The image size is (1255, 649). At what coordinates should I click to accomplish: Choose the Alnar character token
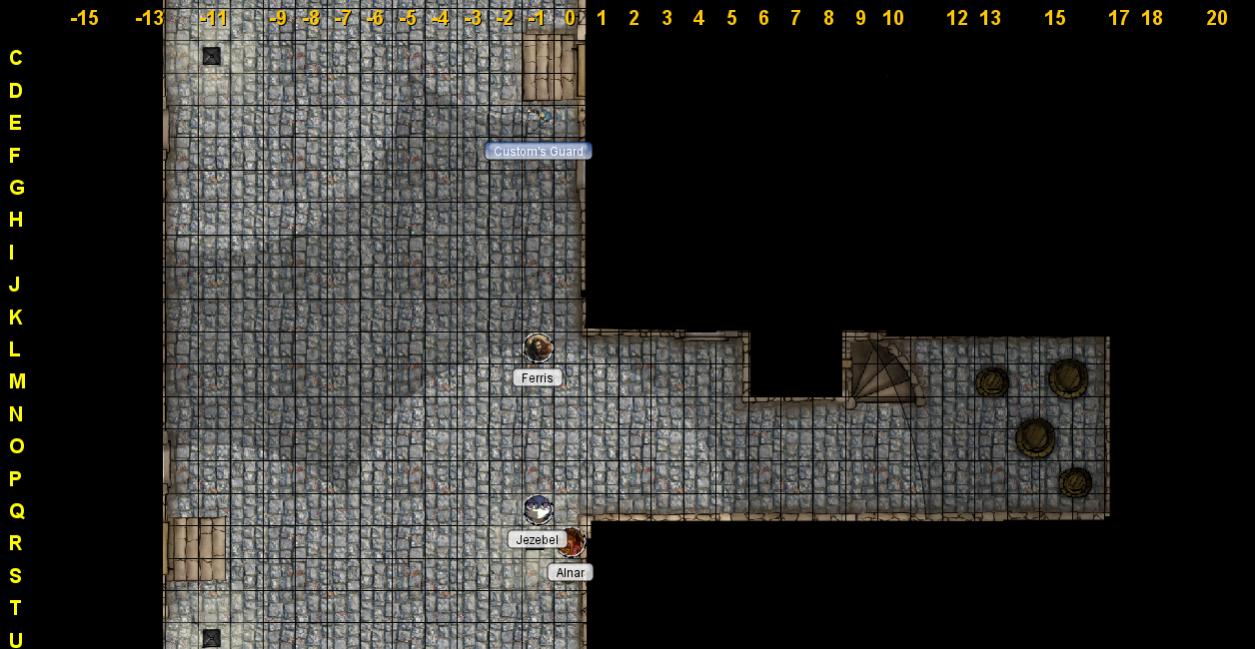pyautogui.click(x=571, y=543)
